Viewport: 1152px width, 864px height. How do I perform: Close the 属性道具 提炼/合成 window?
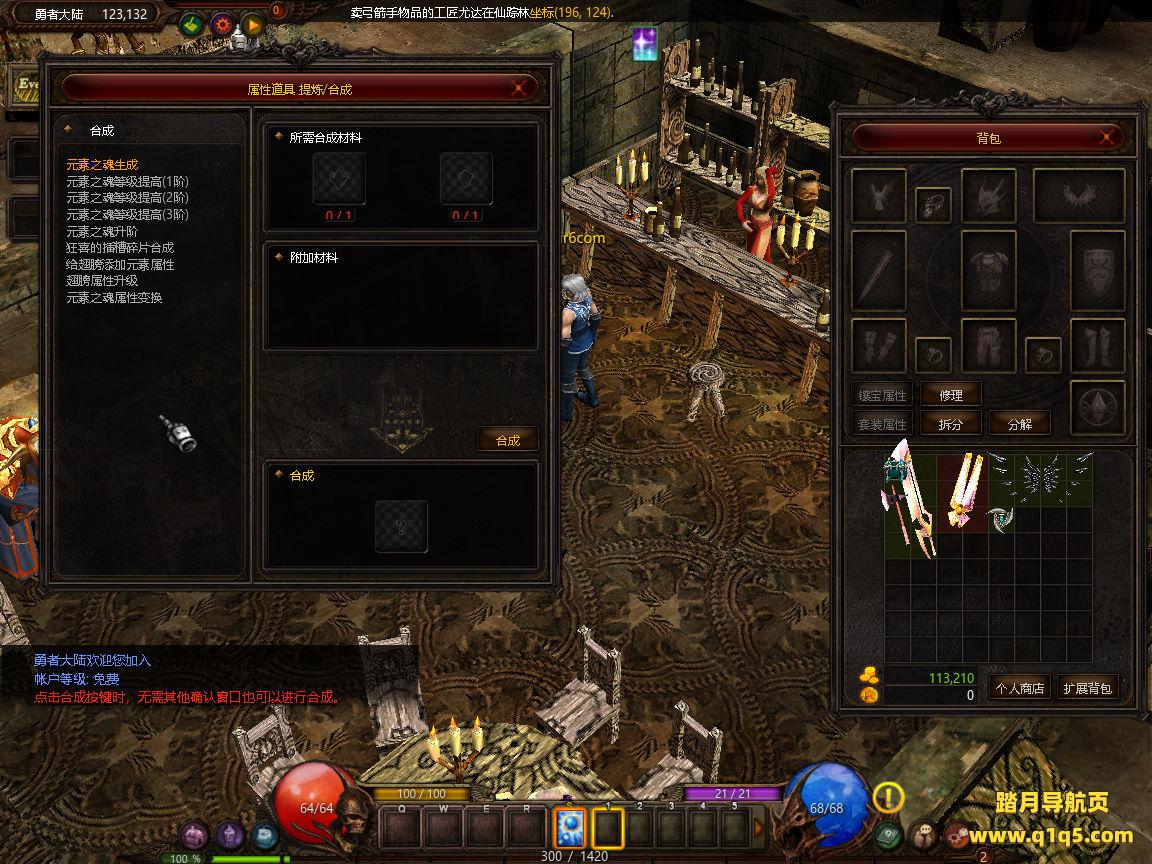point(519,88)
